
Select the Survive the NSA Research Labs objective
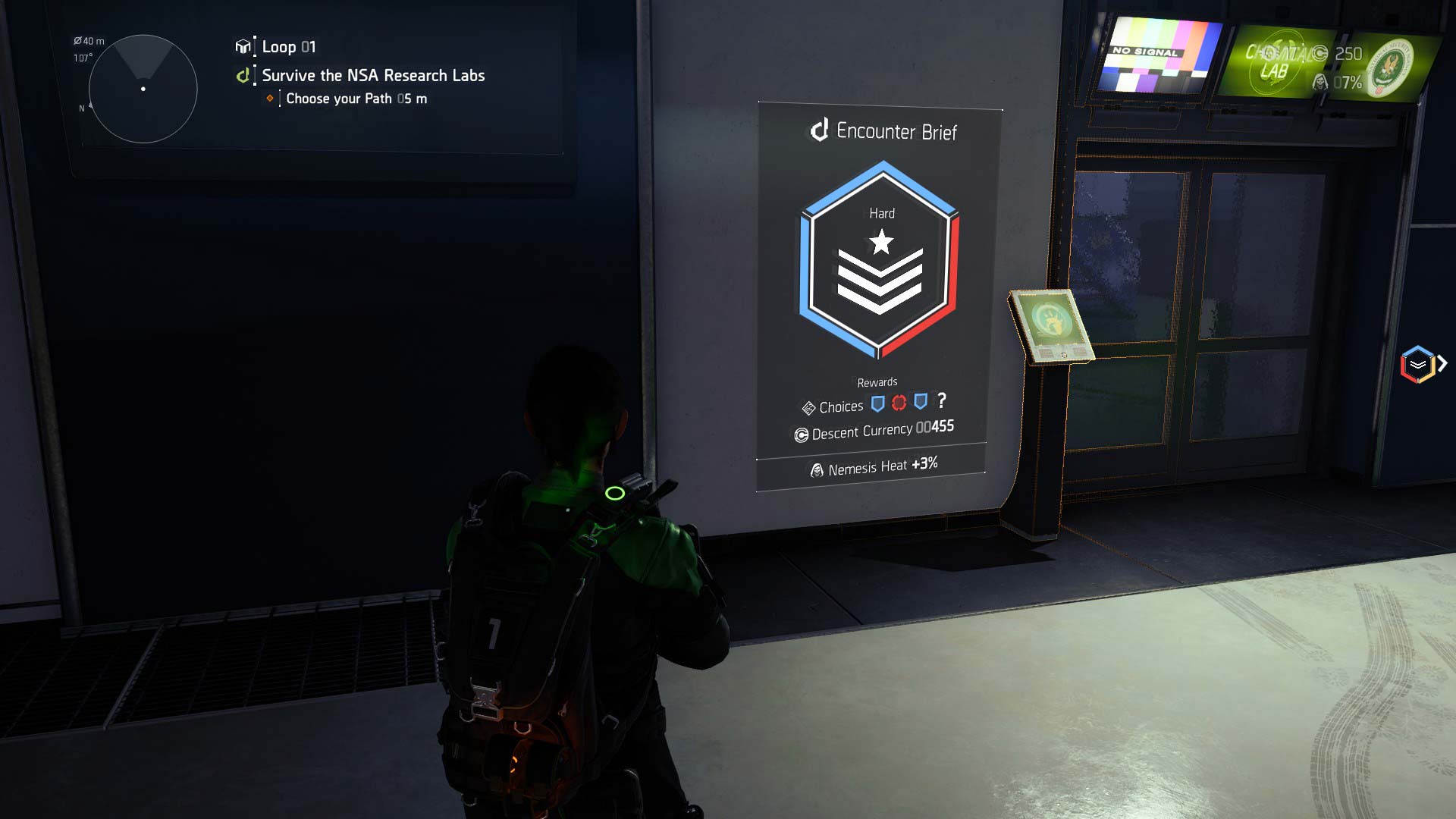click(372, 75)
